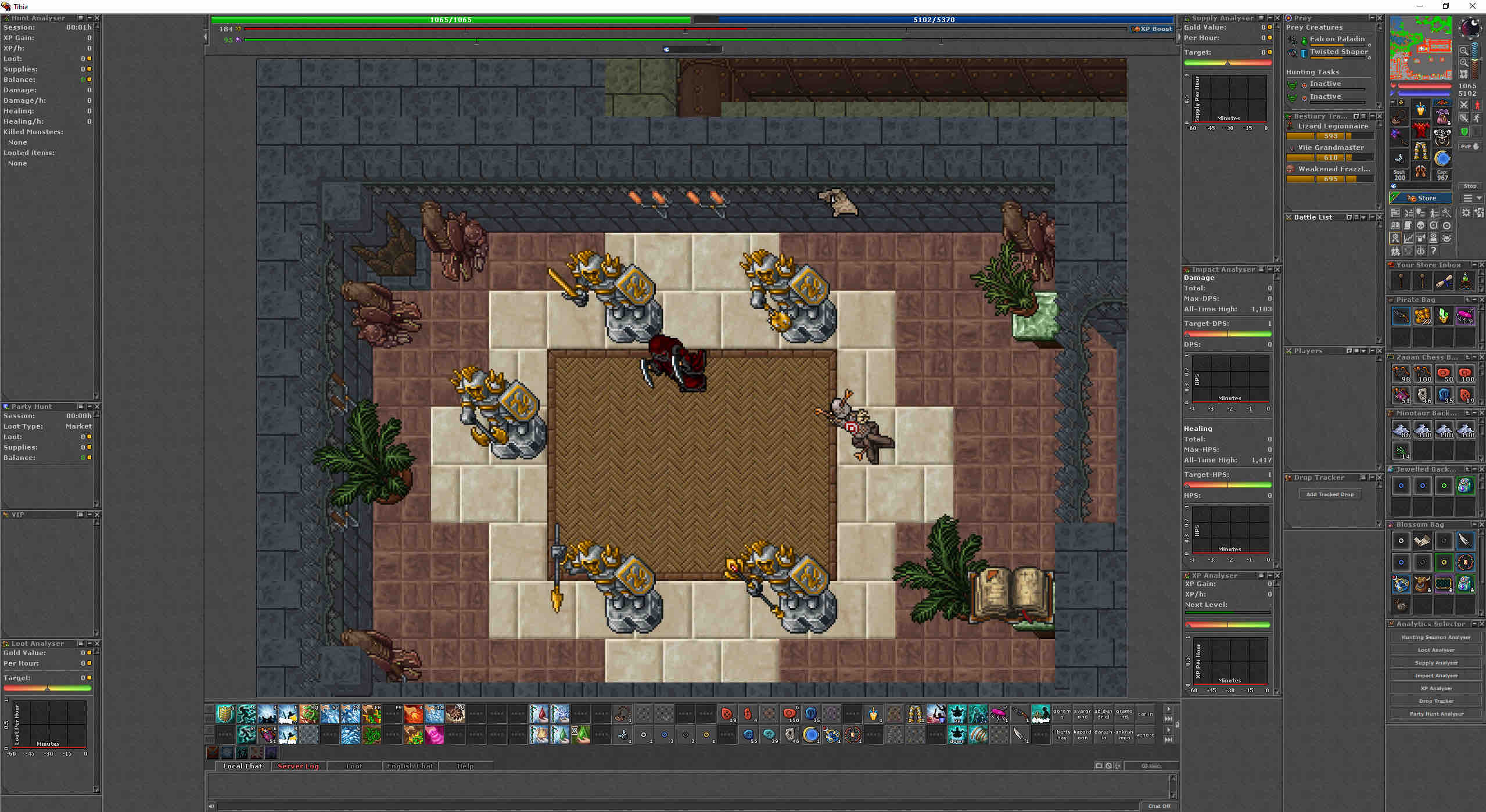
Task: Activate the XP Boost icon above the game window
Action: [x=1151, y=28]
